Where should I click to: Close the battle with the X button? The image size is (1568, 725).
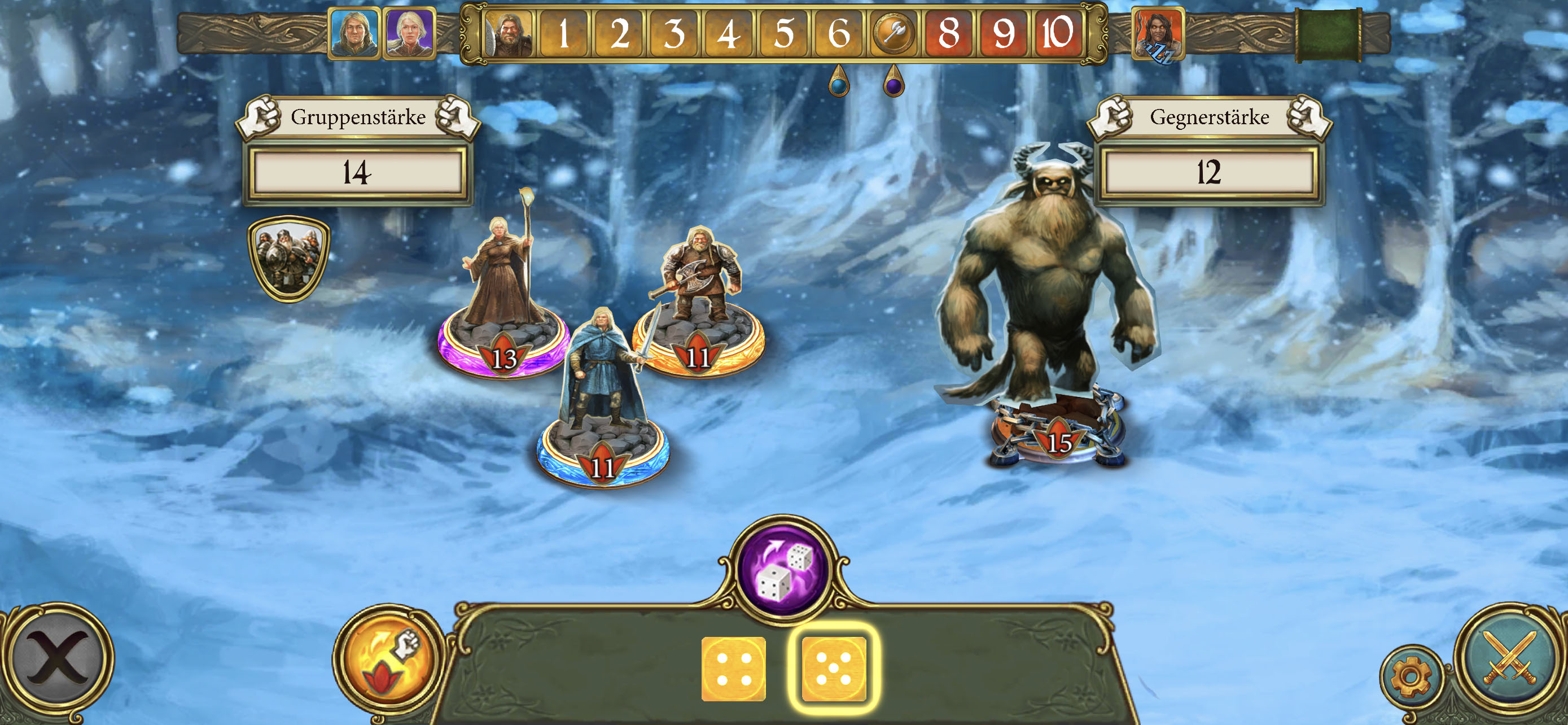tap(59, 658)
